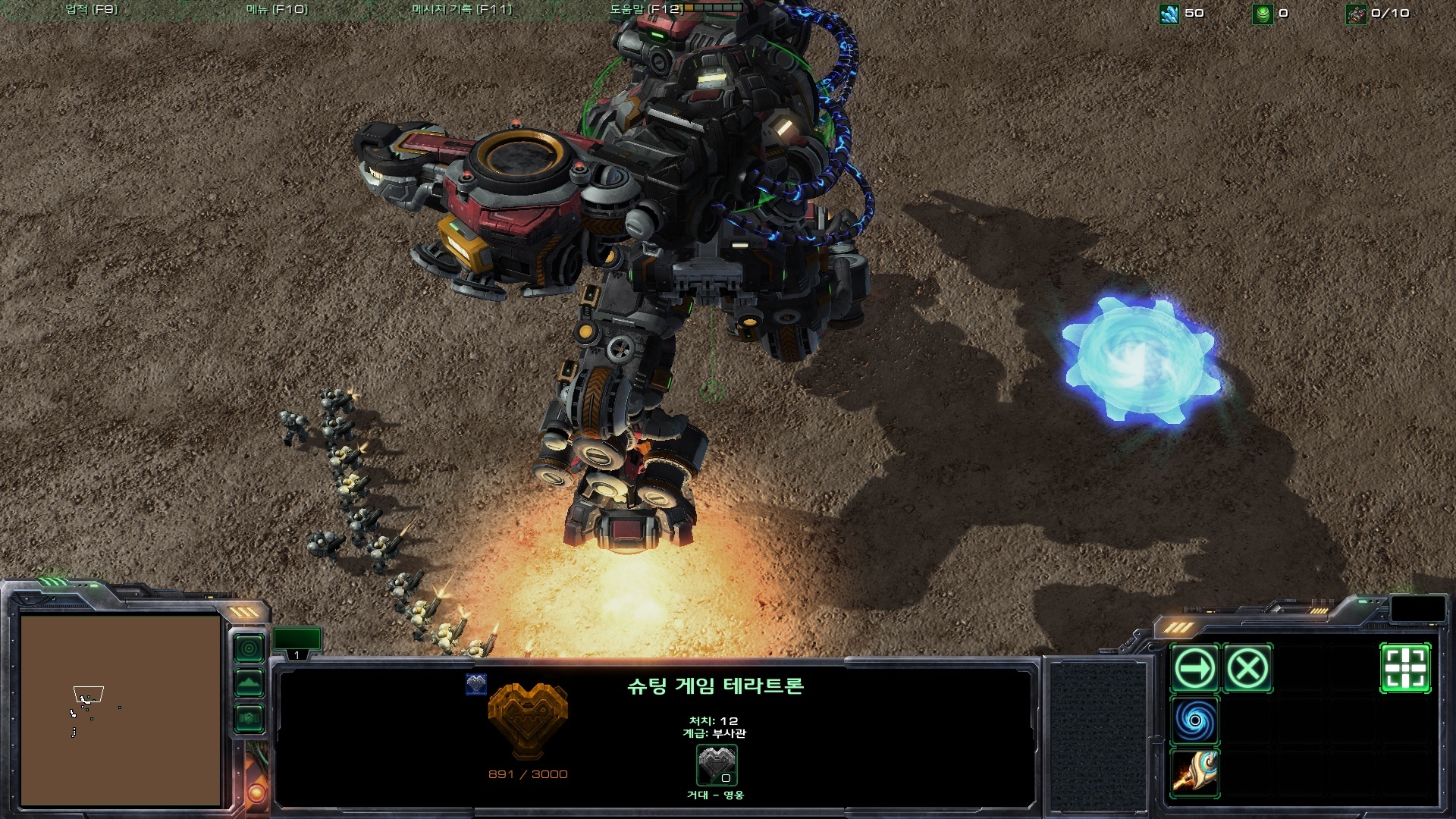
Task: Activate the Stop command icon
Action: (x=1247, y=669)
